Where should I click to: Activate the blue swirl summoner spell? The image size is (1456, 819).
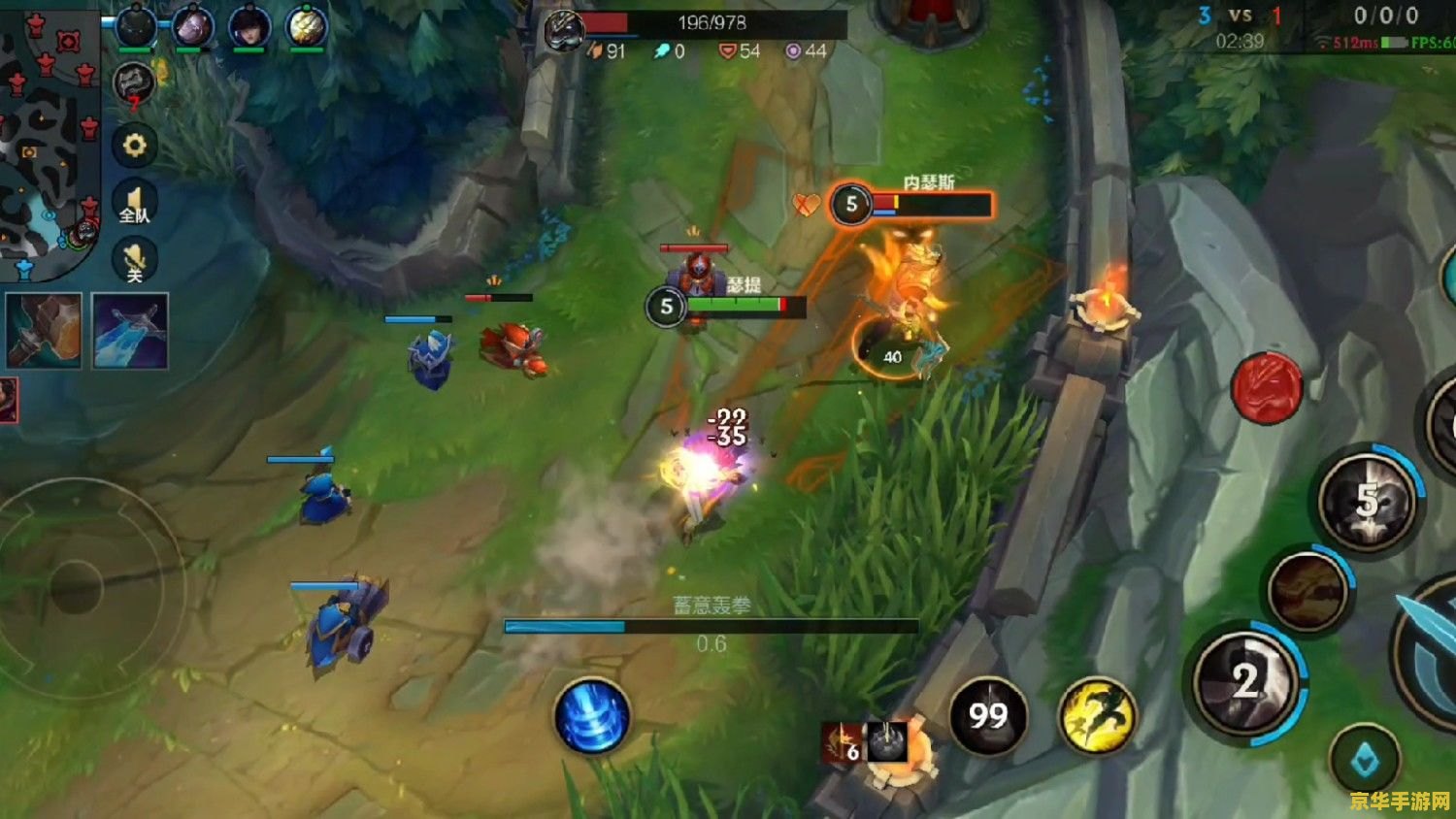592,717
